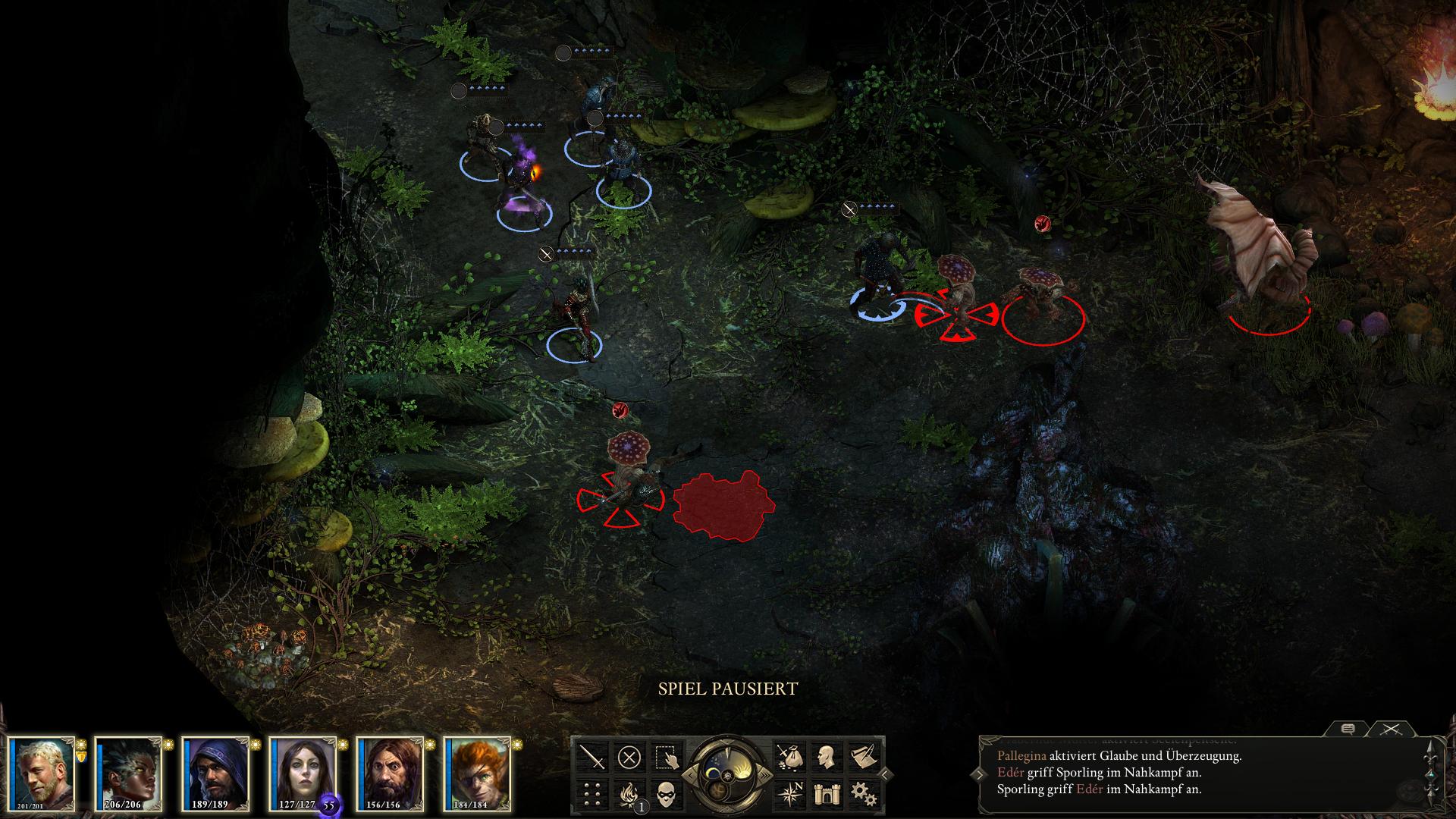Open the journal scroll and quill
This screenshot has height=819, width=1456.
[x=863, y=757]
